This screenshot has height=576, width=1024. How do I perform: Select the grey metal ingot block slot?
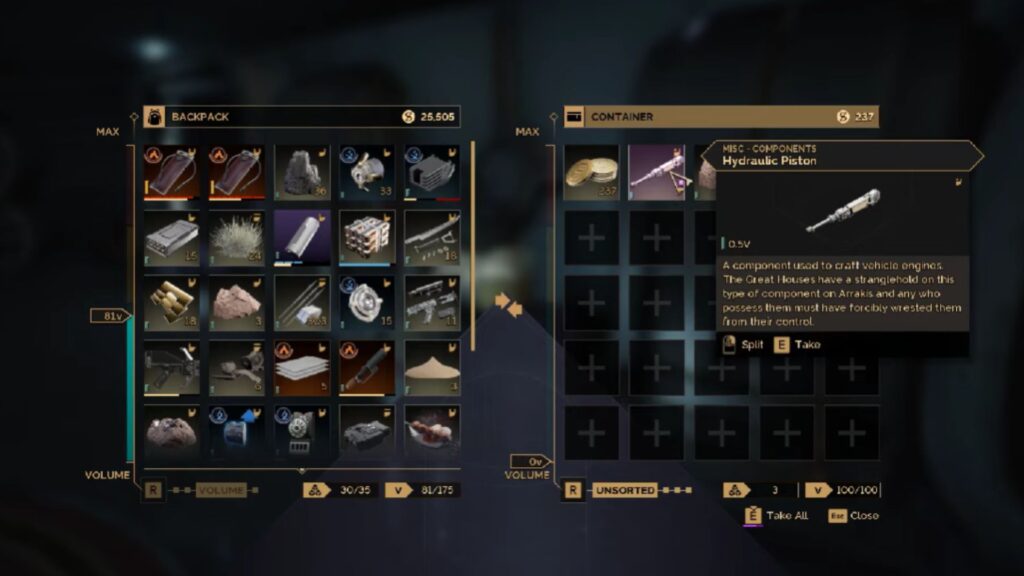172,236
